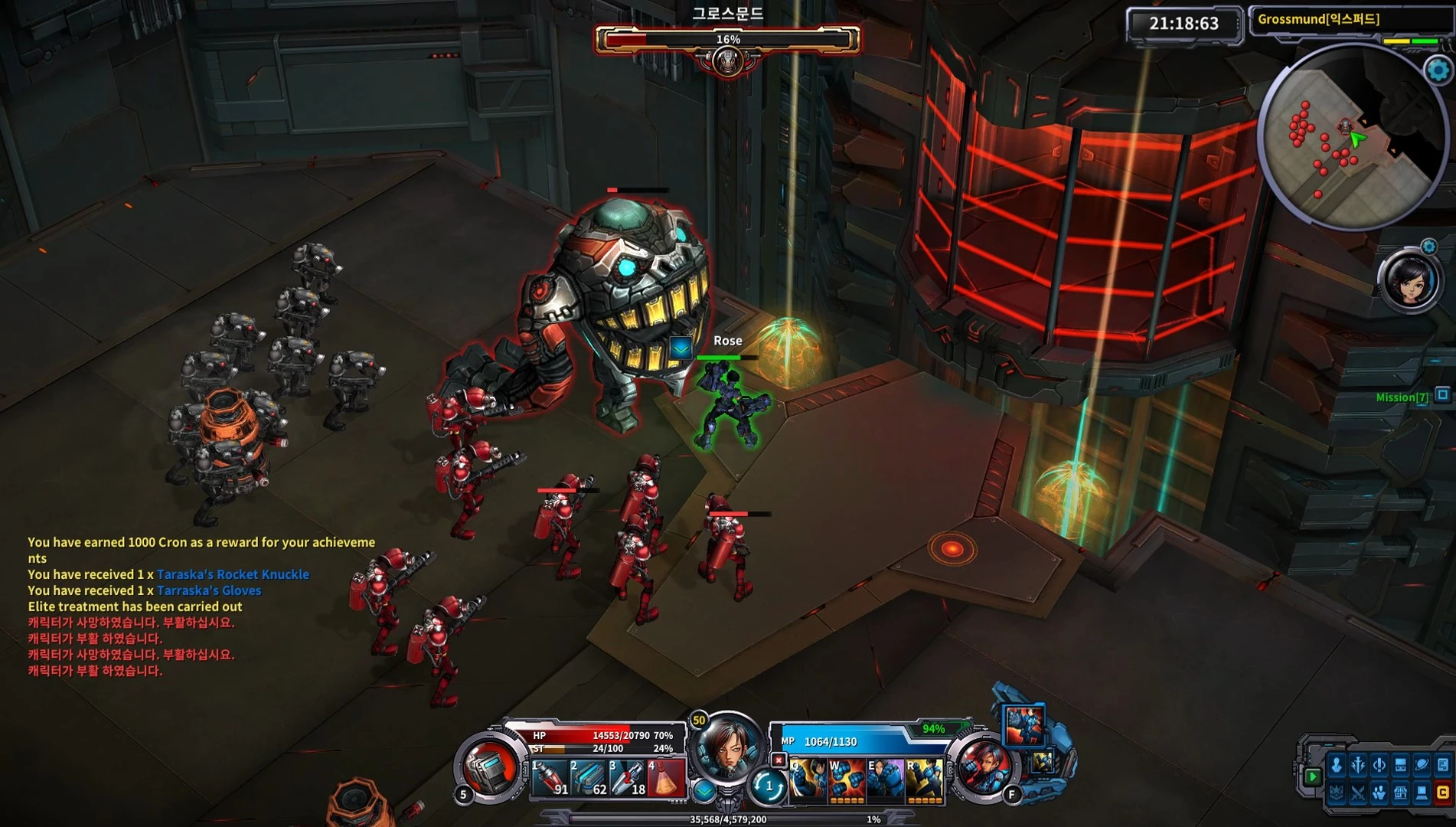This screenshot has width=1456, height=827.
Task: Select the companion girl portrait
Action: click(x=1410, y=281)
